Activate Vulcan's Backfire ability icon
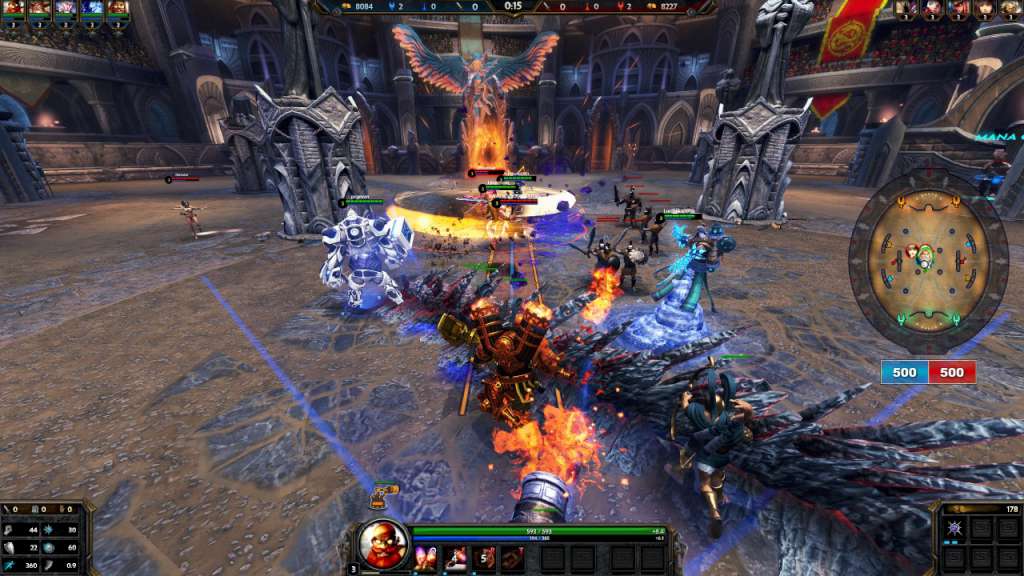The image size is (1024, 576). (x=426, y=559)
